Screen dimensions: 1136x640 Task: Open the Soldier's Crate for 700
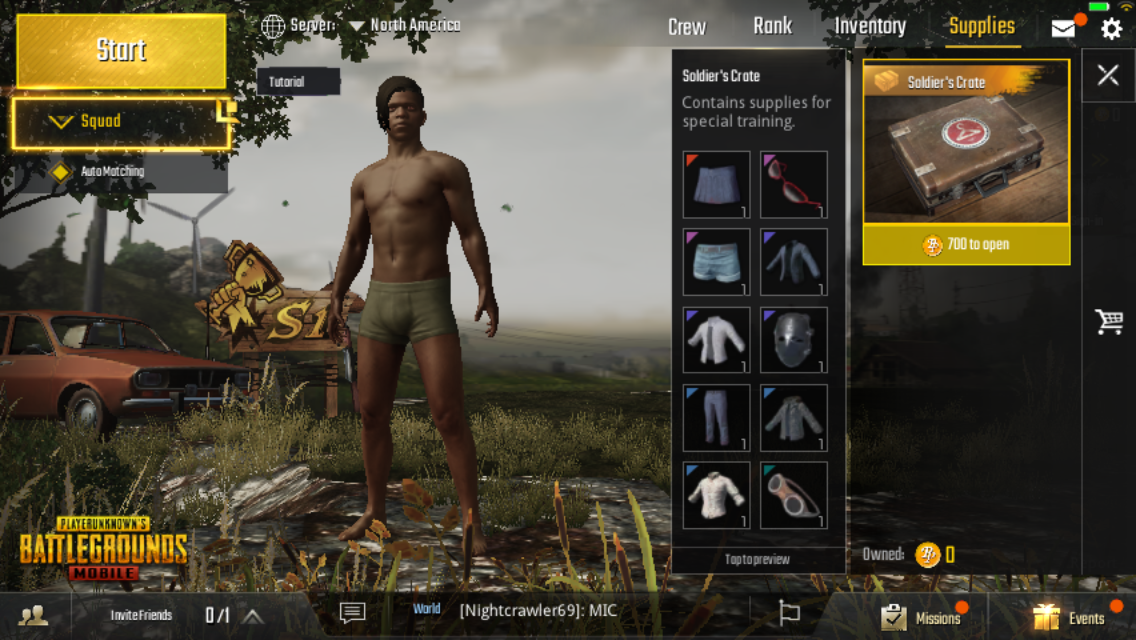point(966,245)
